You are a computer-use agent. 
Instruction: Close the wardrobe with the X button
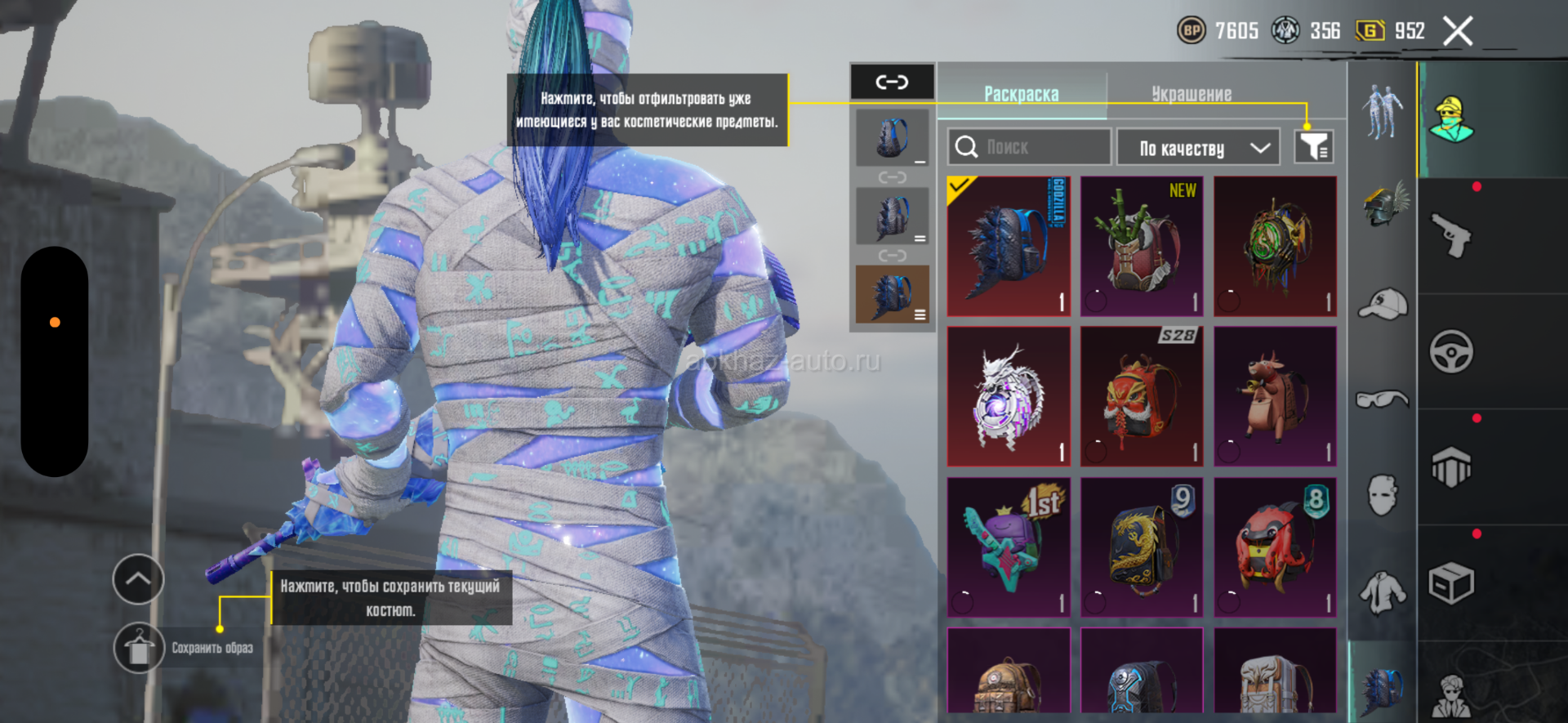[x=1458, y=32]
